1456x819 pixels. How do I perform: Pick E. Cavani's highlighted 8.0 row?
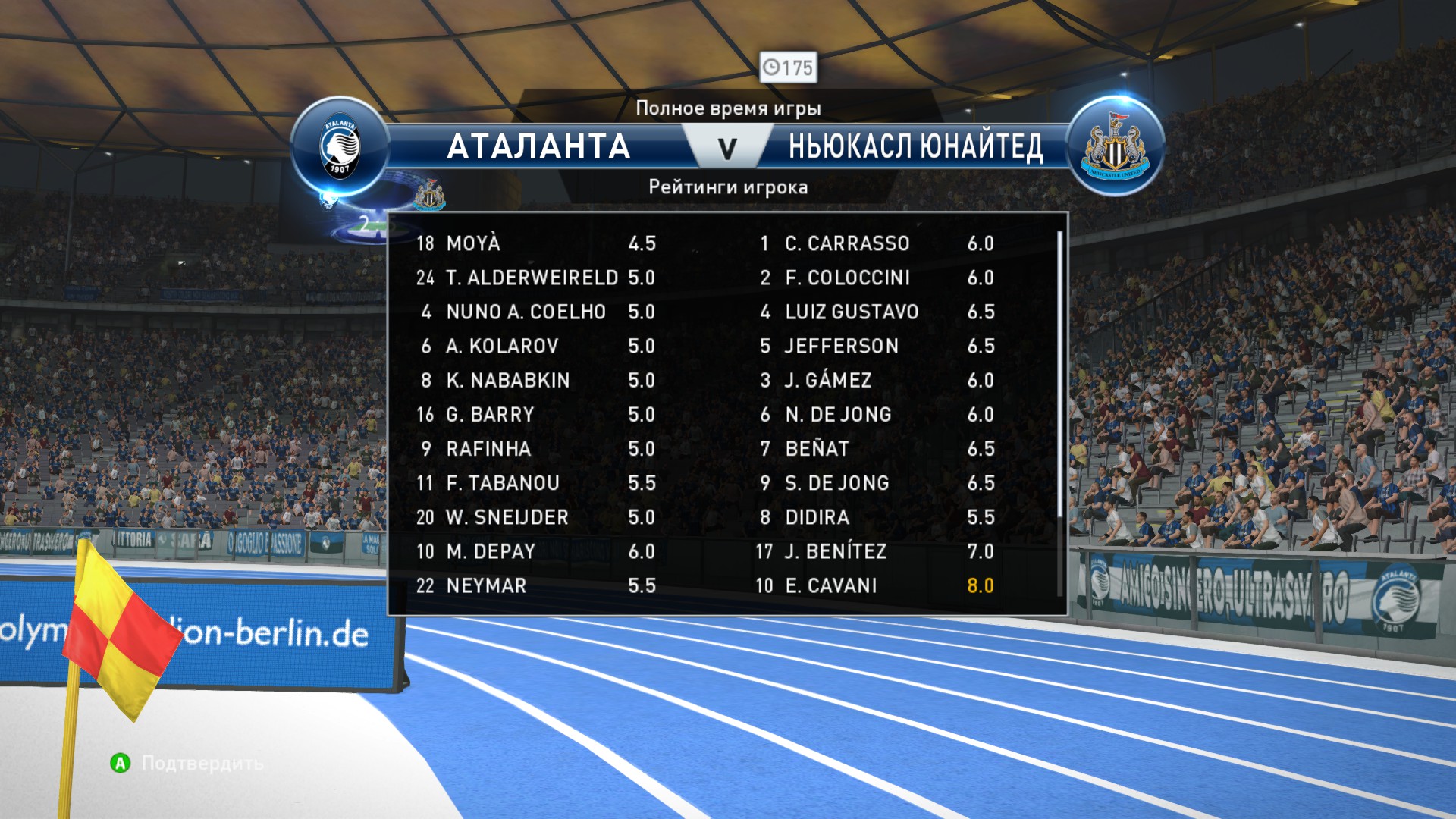coord(876,585)
